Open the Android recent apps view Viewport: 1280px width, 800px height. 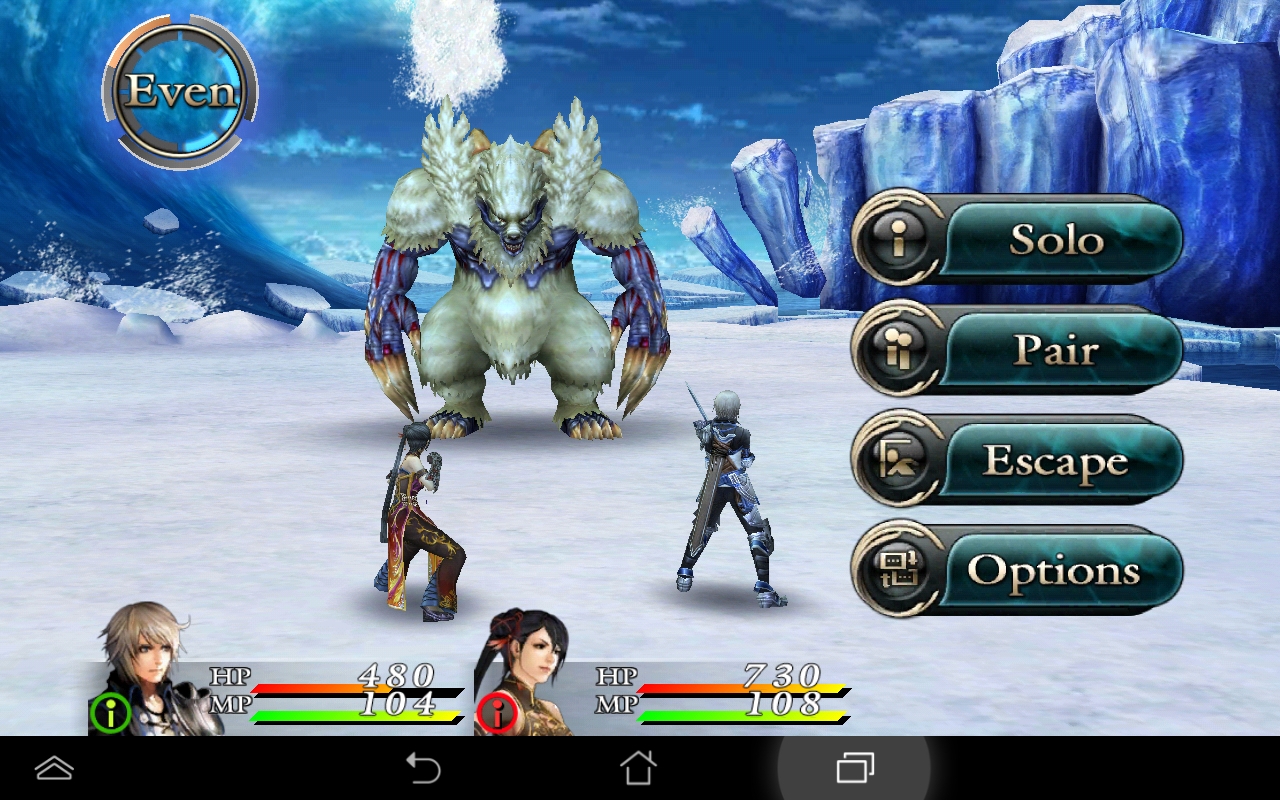coord(854,768)
